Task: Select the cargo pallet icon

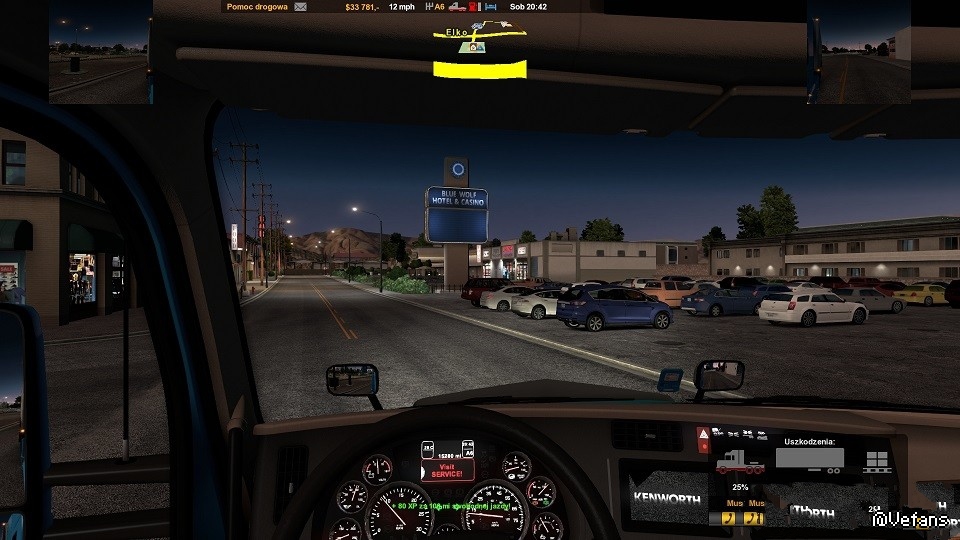Action: 878,461
